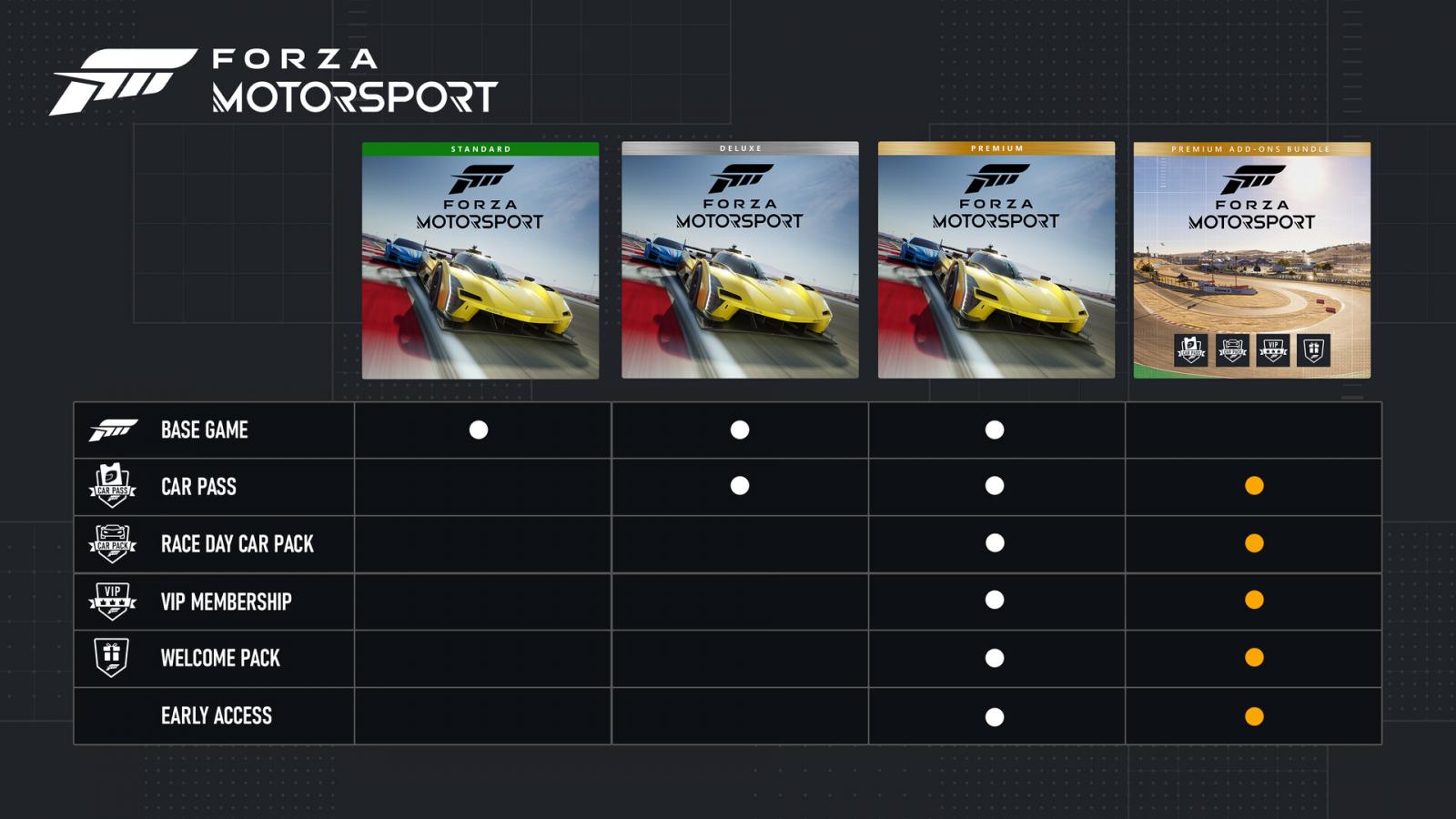
Task: Click the Forza Motorsport logo at top
Action: 273,82
